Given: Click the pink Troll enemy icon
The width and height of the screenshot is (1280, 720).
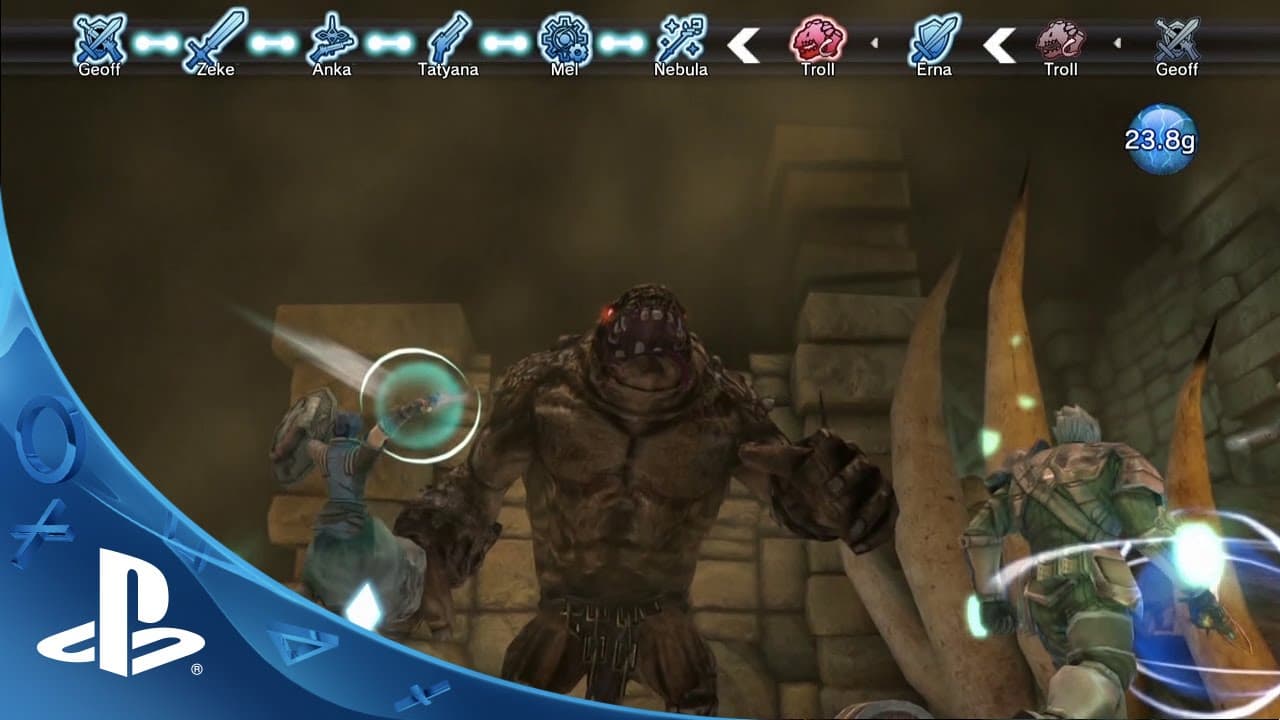Looking at the screenshot, I should tap(817, 40).
